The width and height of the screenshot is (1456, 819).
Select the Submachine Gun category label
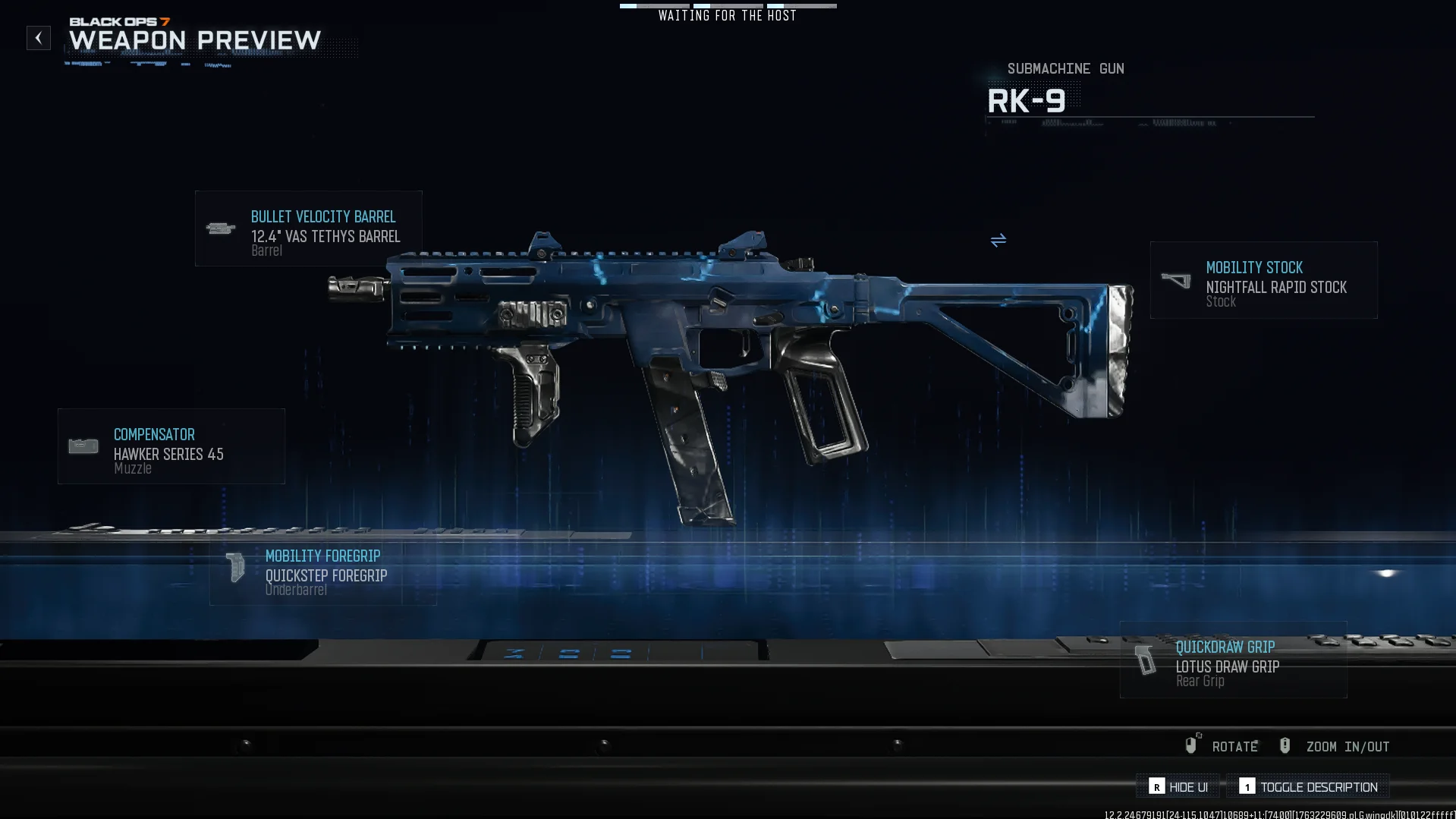[1065, 68]
